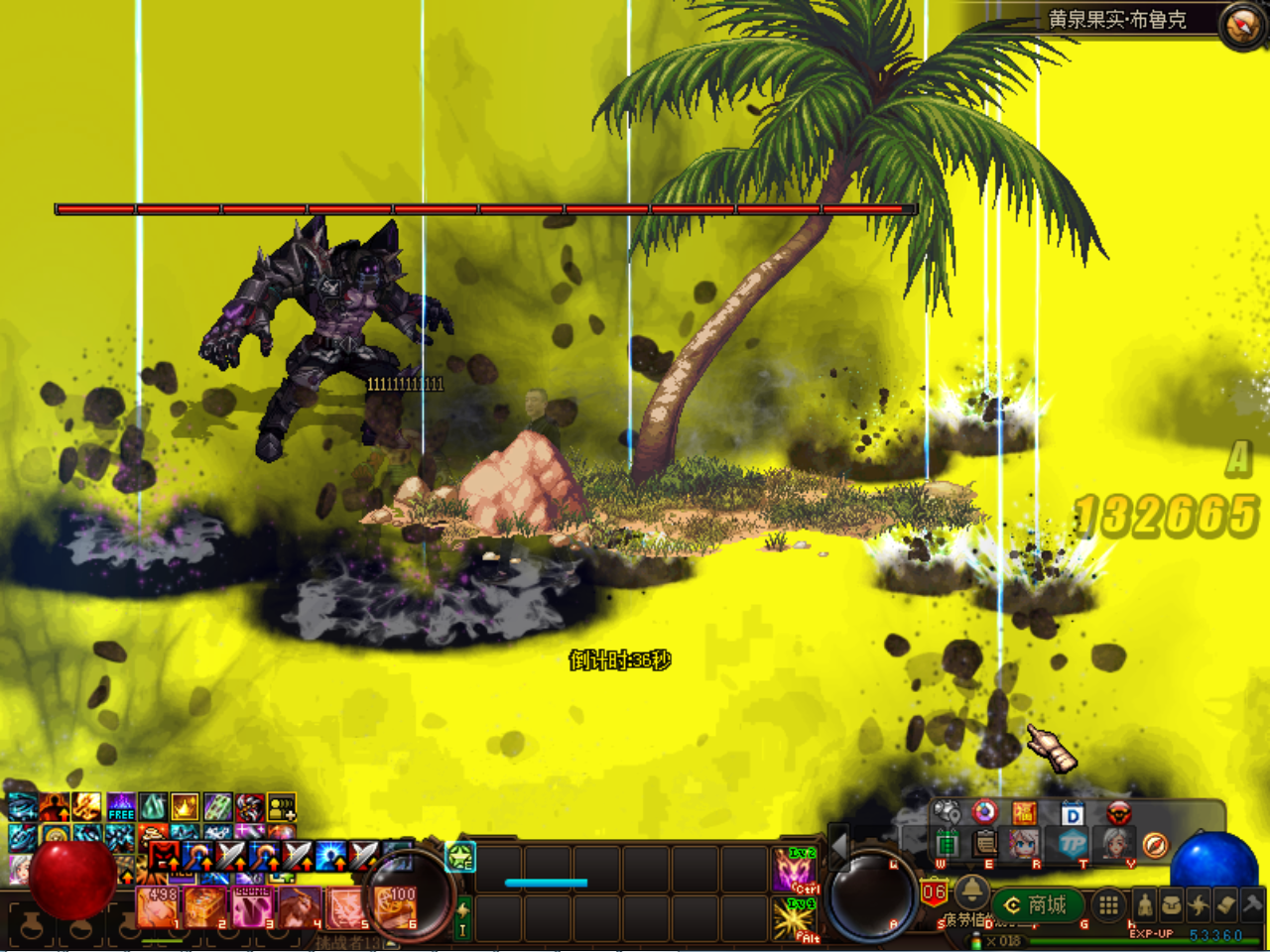
Task: Open the 福 lucky packet event icon
Action: pyautogui.click(x=1023, y=812)
